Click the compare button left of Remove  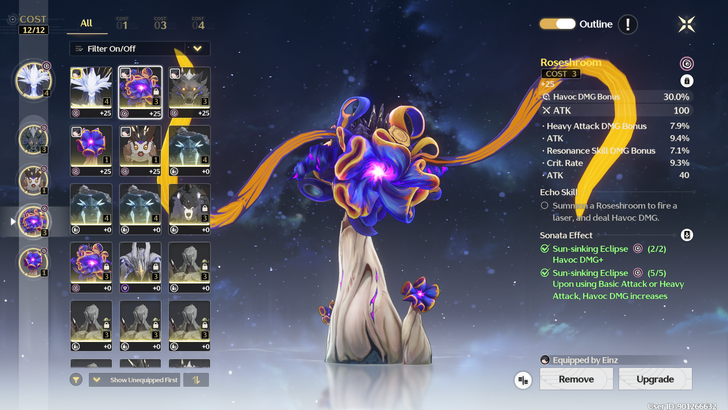pos(523,380)
